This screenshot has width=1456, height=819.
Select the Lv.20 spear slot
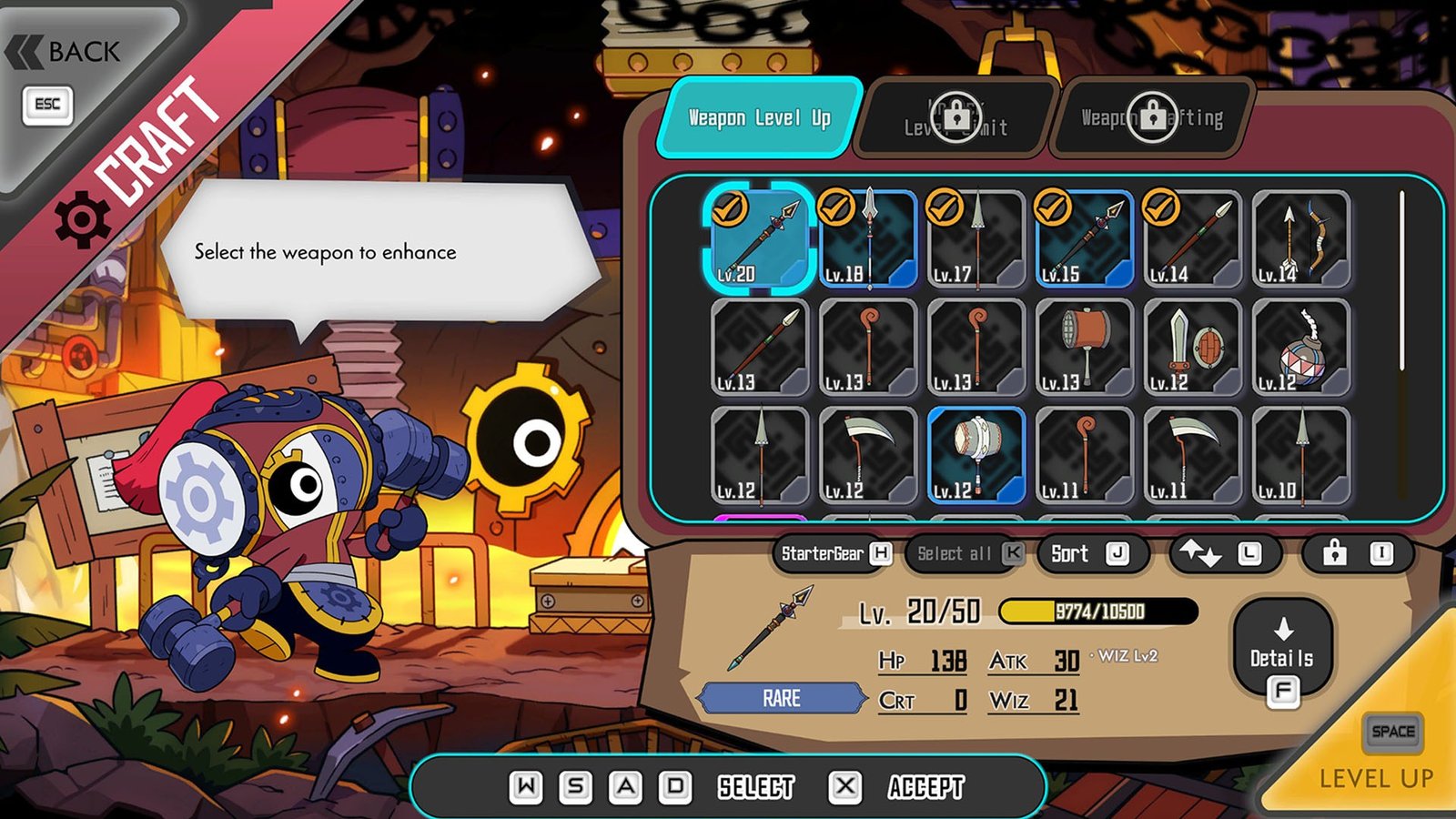click(758, 238)
